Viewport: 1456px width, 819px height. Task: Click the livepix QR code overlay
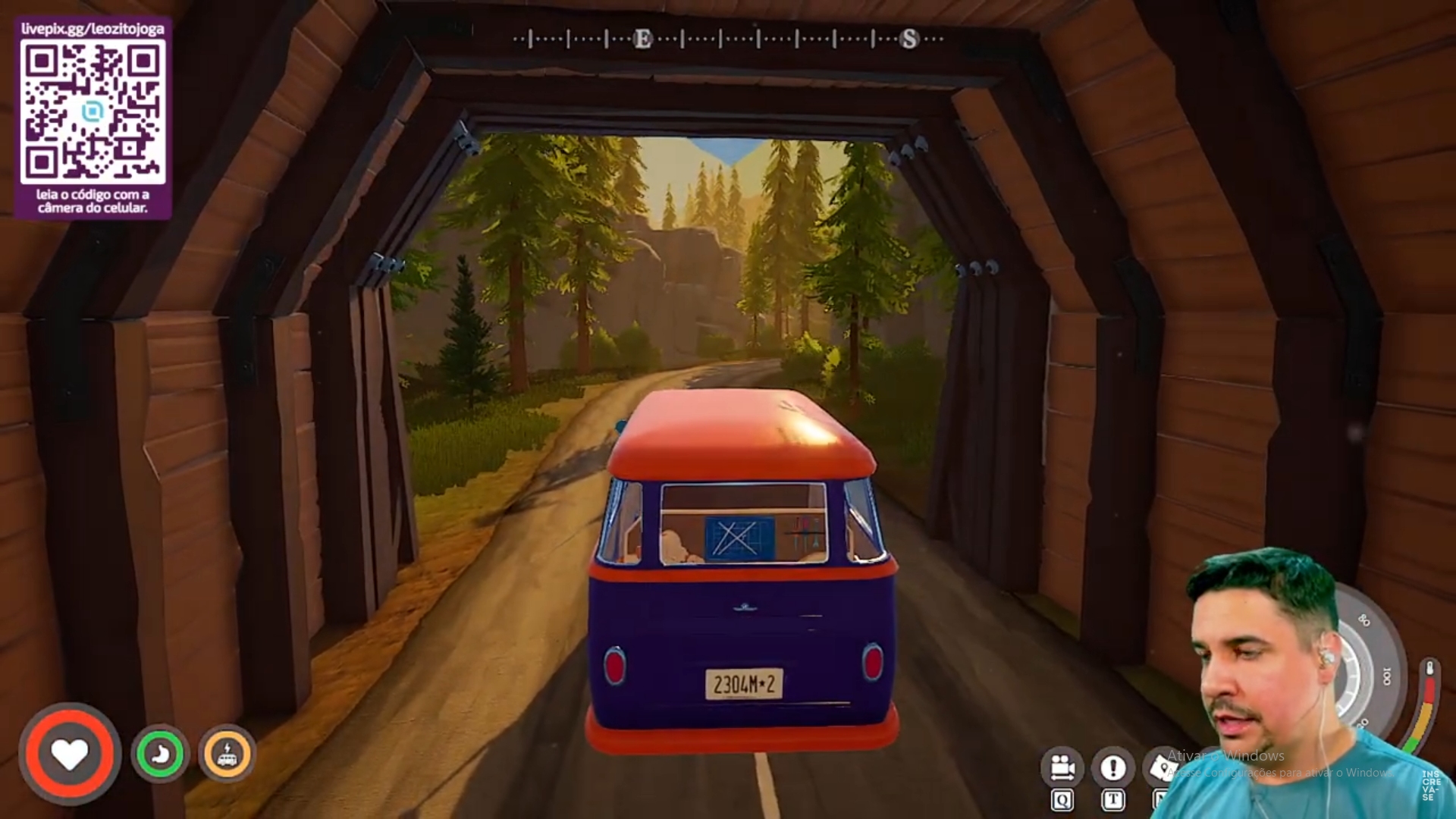pyautogui.click(x=93, y=114)
